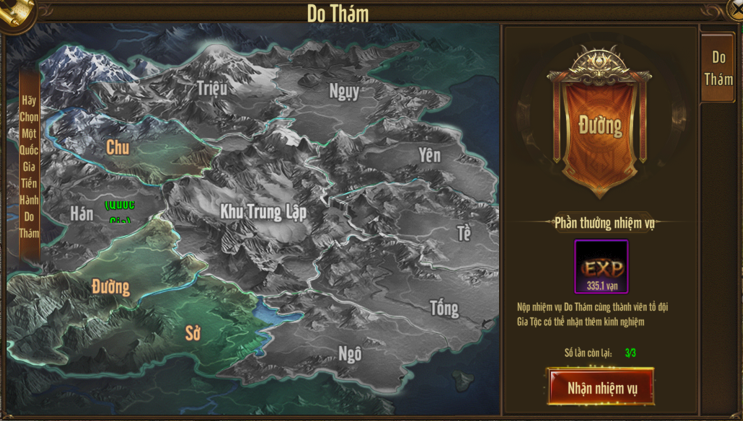Accept mission with Nhận nhiệm vụ button
The width and height of the screenshot is (743, 421).
tap(601, 388)
